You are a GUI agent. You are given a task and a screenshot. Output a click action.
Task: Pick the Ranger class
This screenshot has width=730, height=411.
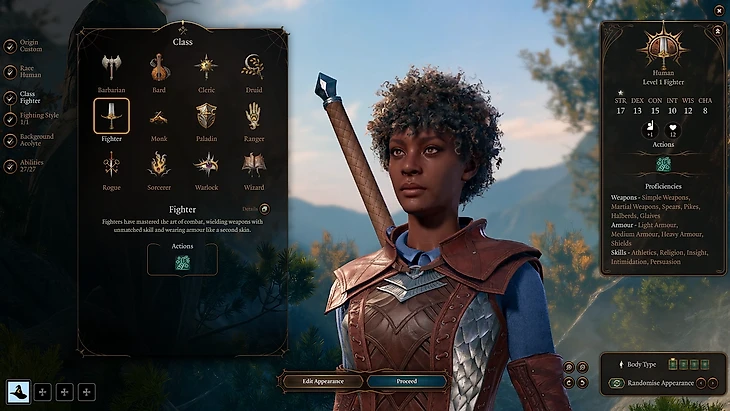[253, 116]
